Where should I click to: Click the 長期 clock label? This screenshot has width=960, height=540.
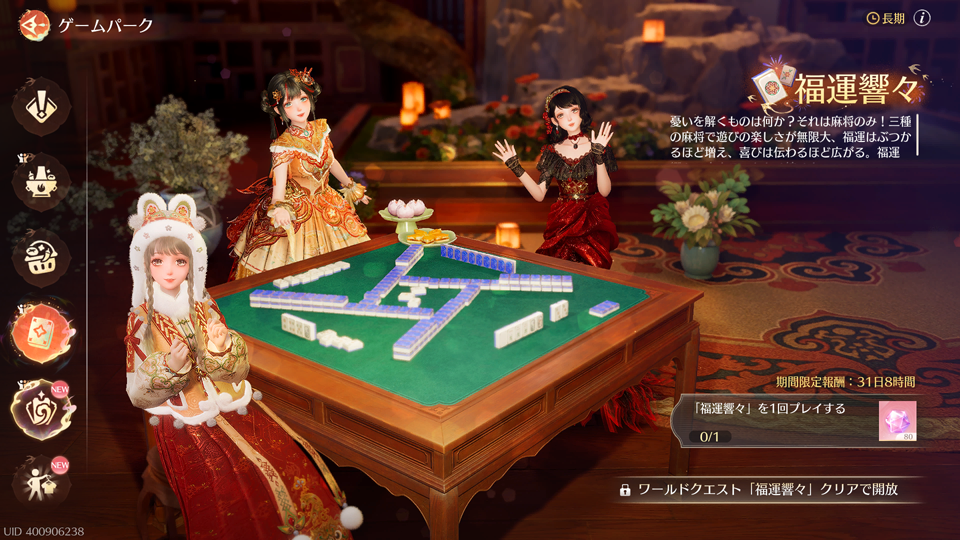[x=885, y=18]
